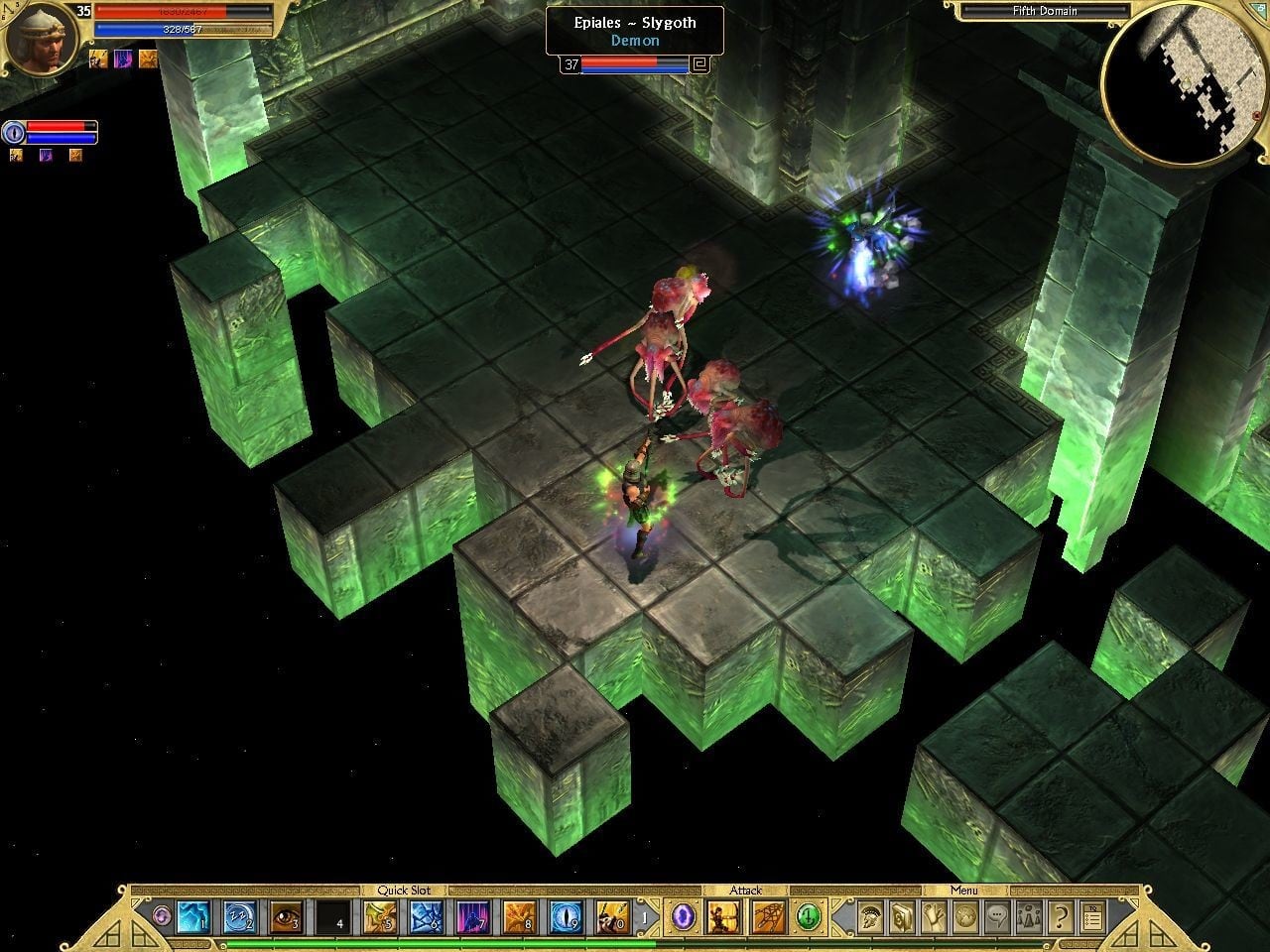Image resolution: width=1270 pixels, height=952 pixels.
Task: Open the chat speech bubble button
Action: coord(998,917)
